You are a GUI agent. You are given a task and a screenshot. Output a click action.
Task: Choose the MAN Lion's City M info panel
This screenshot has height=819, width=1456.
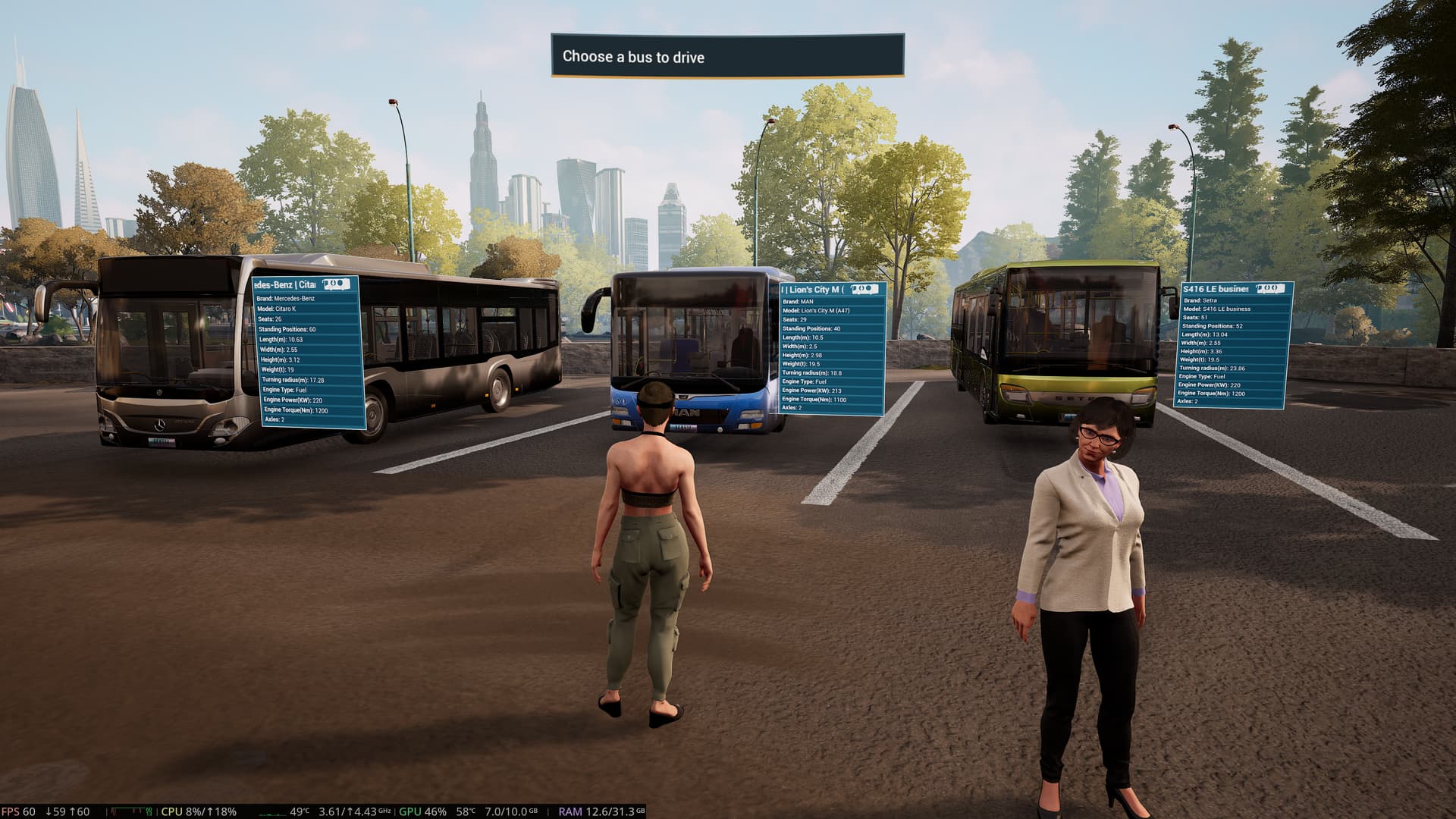tap(833, 350)
